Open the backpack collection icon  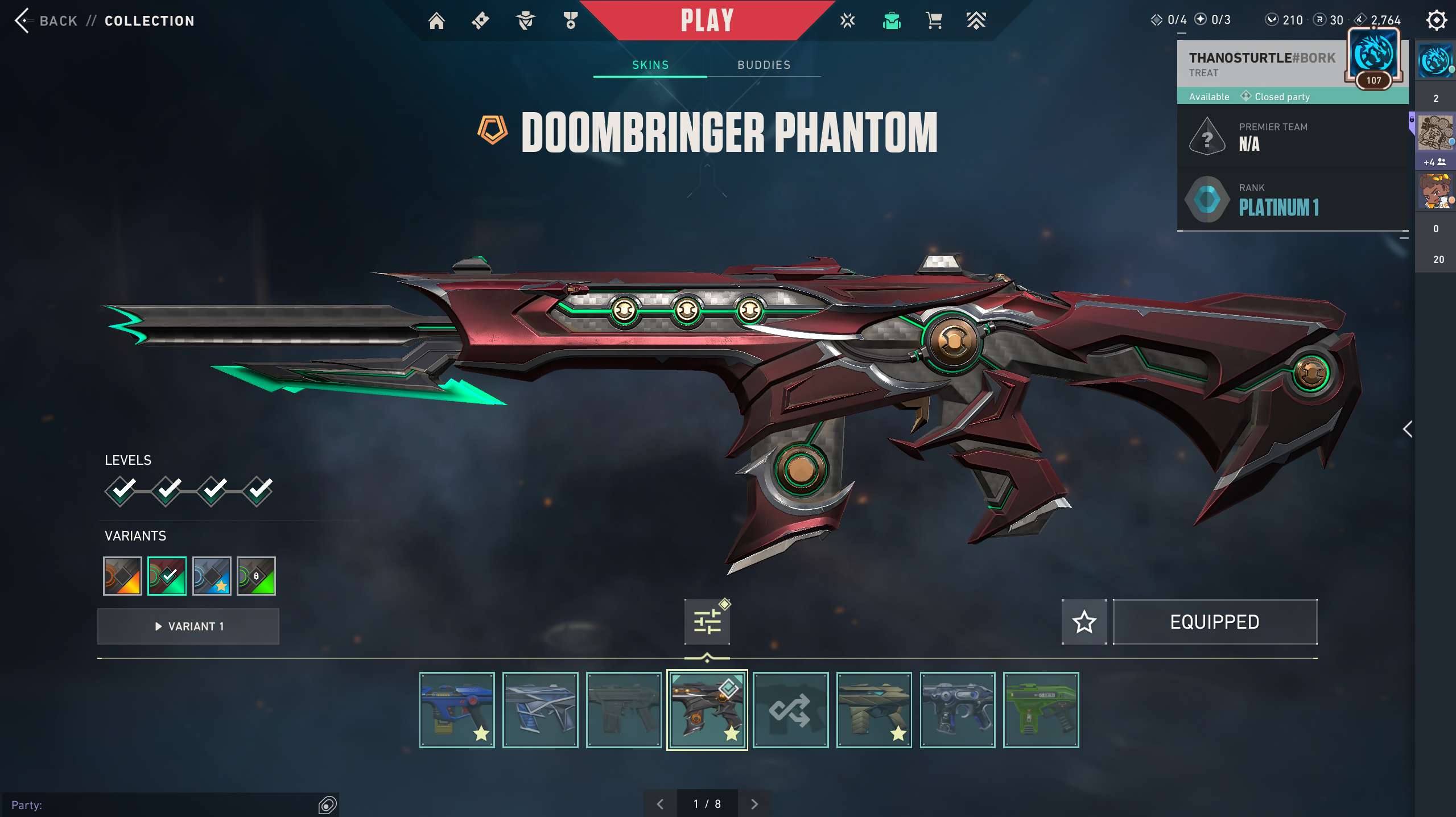[x=892, y=21]
